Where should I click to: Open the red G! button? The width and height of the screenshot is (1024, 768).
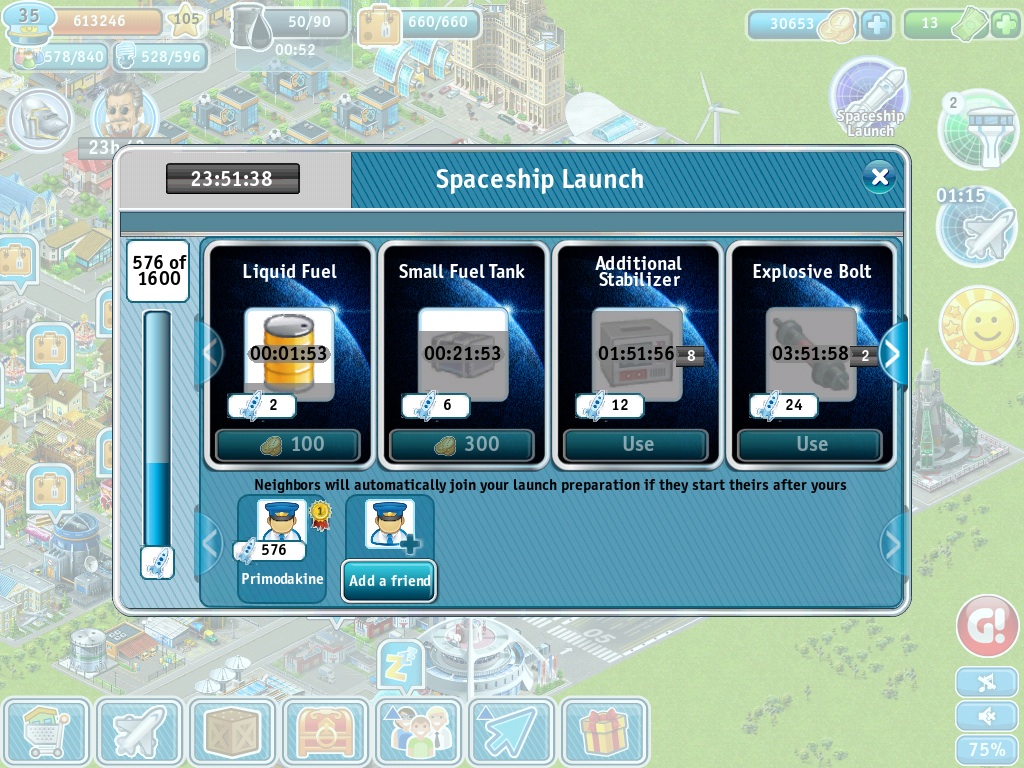tap(987, 626)
